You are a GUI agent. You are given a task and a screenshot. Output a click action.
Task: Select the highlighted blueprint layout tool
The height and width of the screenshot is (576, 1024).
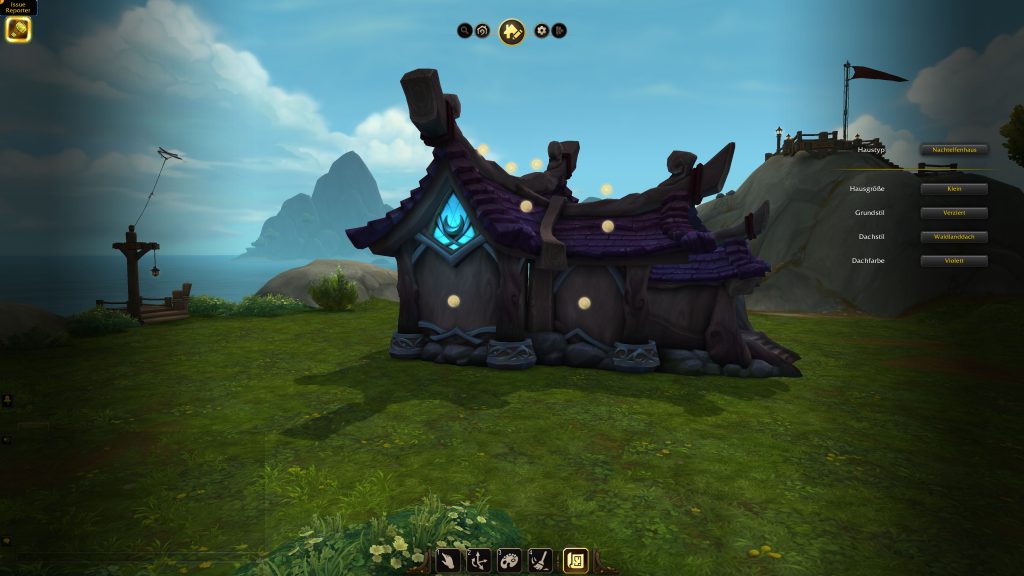click(x=576, y=560)
